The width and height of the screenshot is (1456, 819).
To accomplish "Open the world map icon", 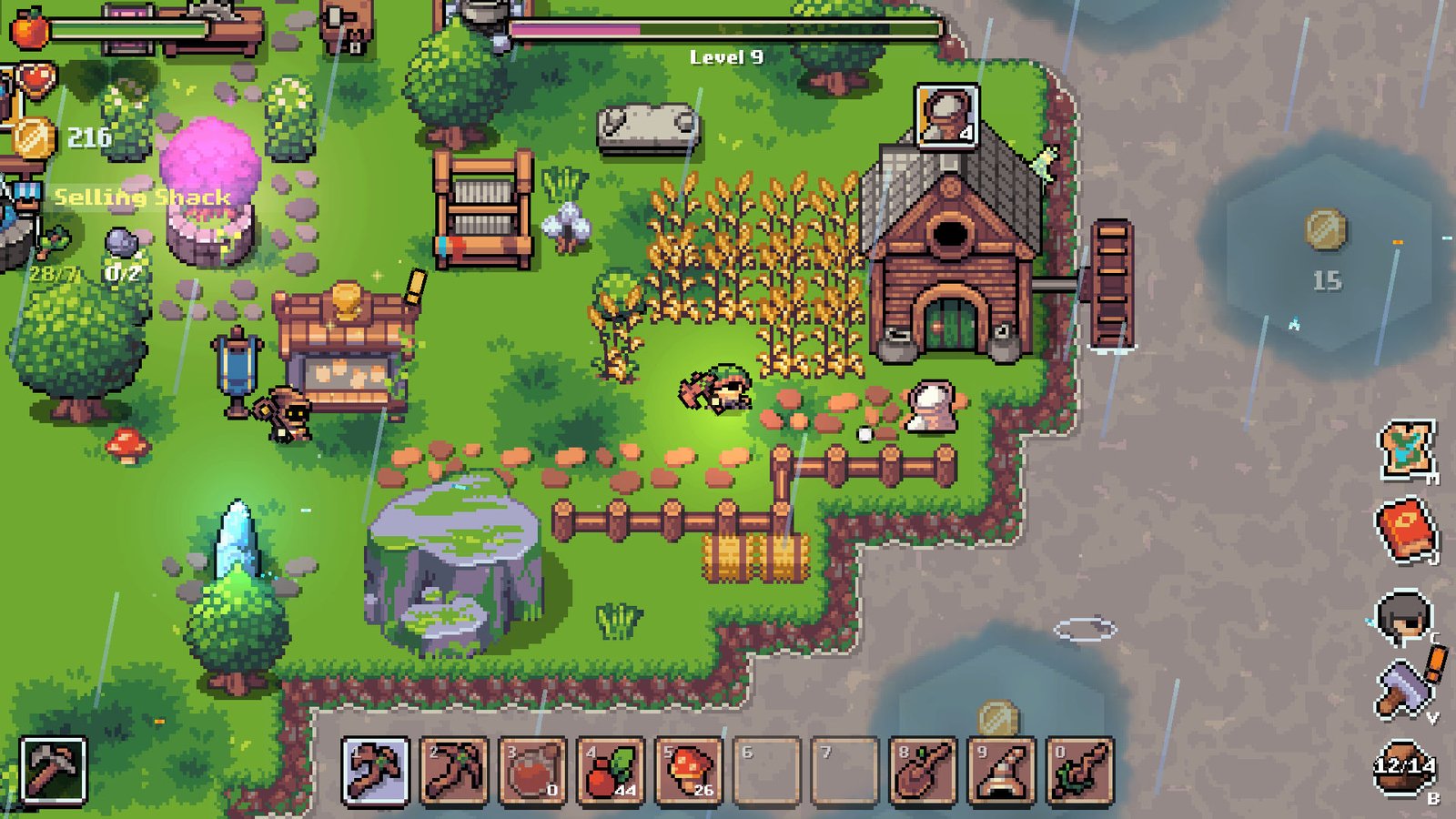I will click(x=1407, y=450).
